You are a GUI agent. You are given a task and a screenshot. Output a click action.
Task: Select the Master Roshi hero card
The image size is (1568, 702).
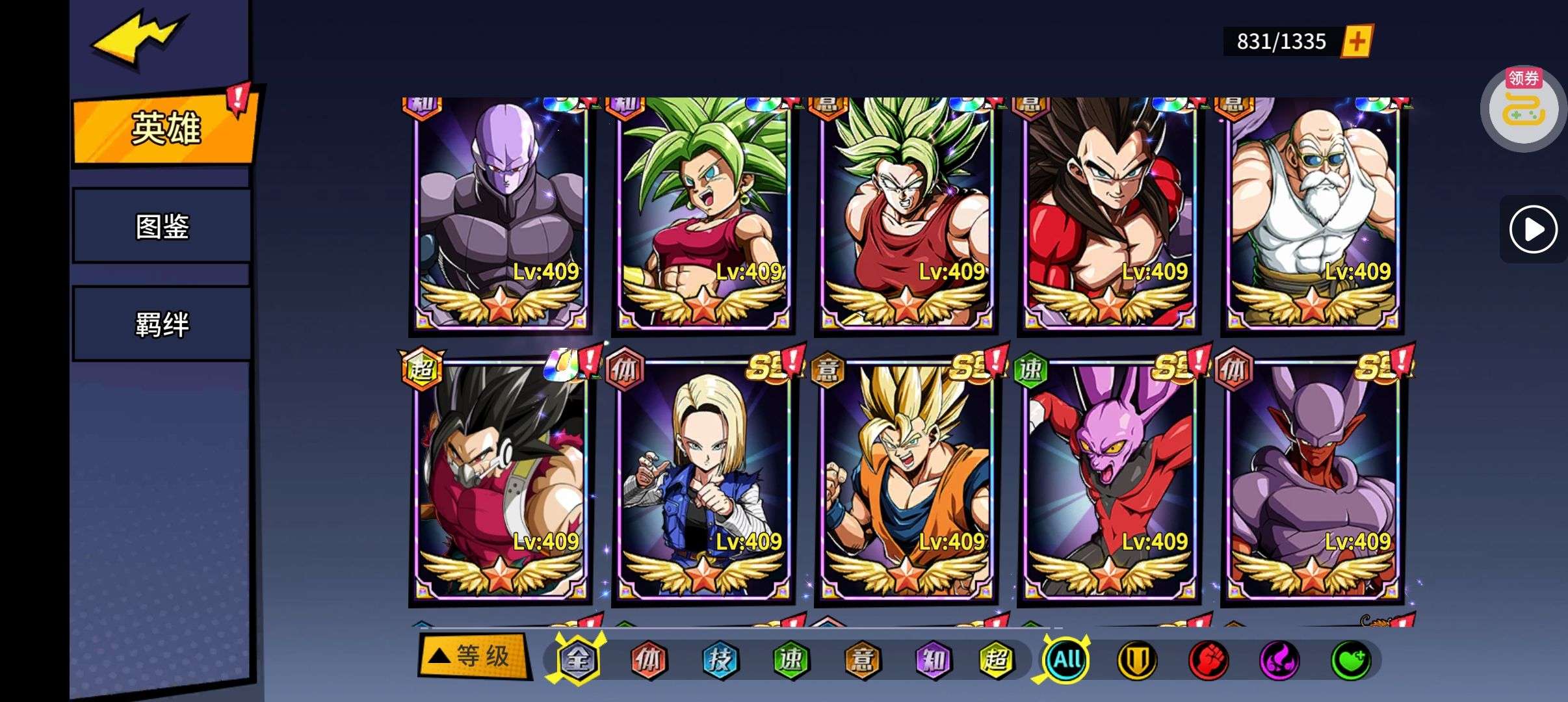coord(1312,214)
